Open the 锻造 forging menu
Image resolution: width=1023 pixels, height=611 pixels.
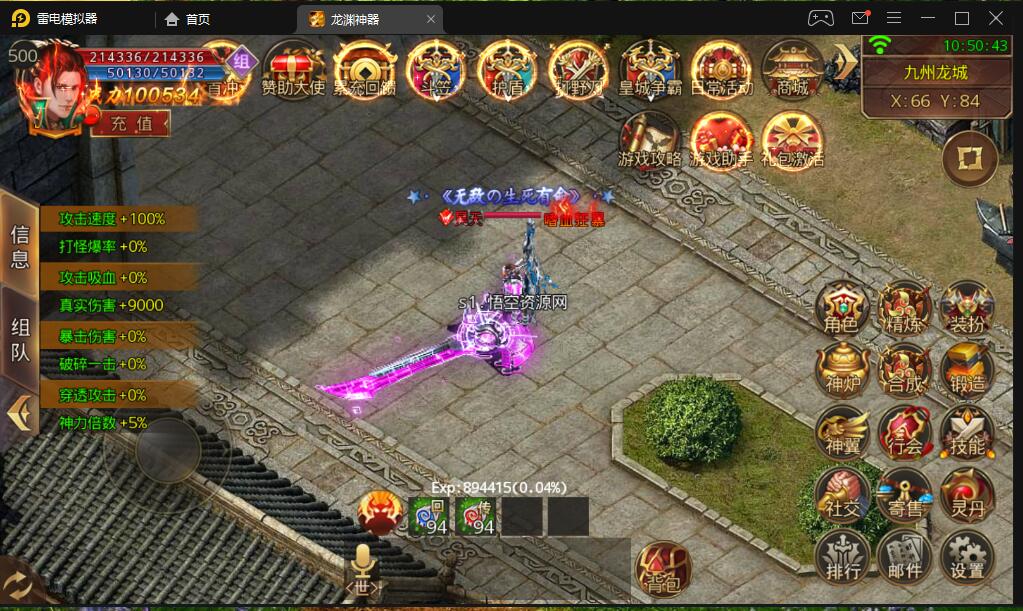tap(967, 370)
